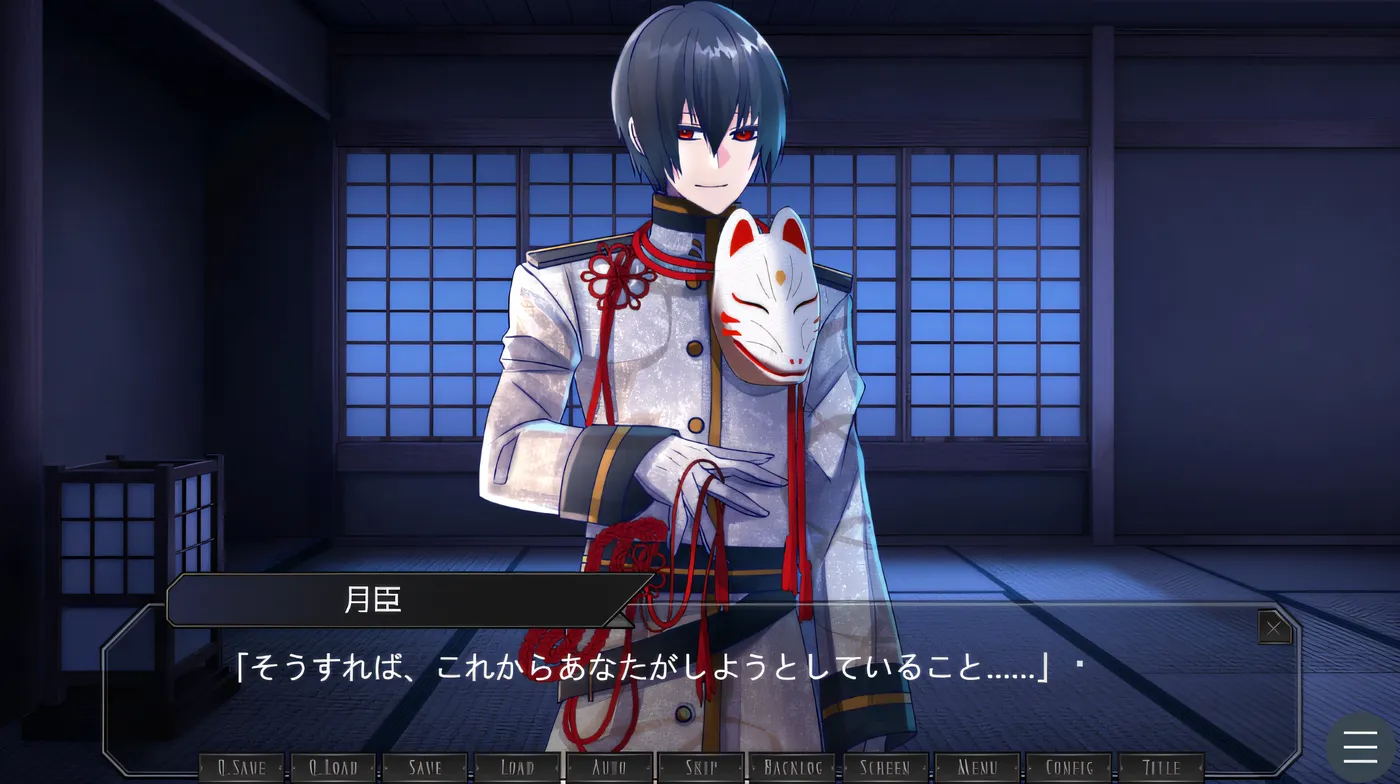This screenshot has width=1400, height=784.
Task: Open the Load screen
Action: point(516,766)
